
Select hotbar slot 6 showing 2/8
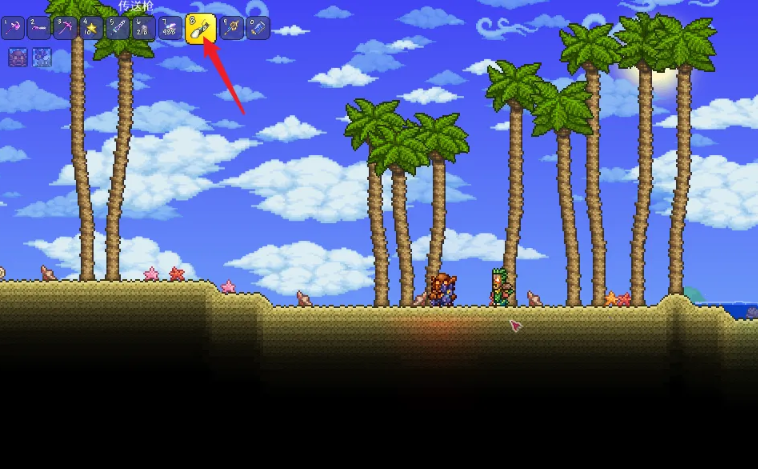click(143, 28)
